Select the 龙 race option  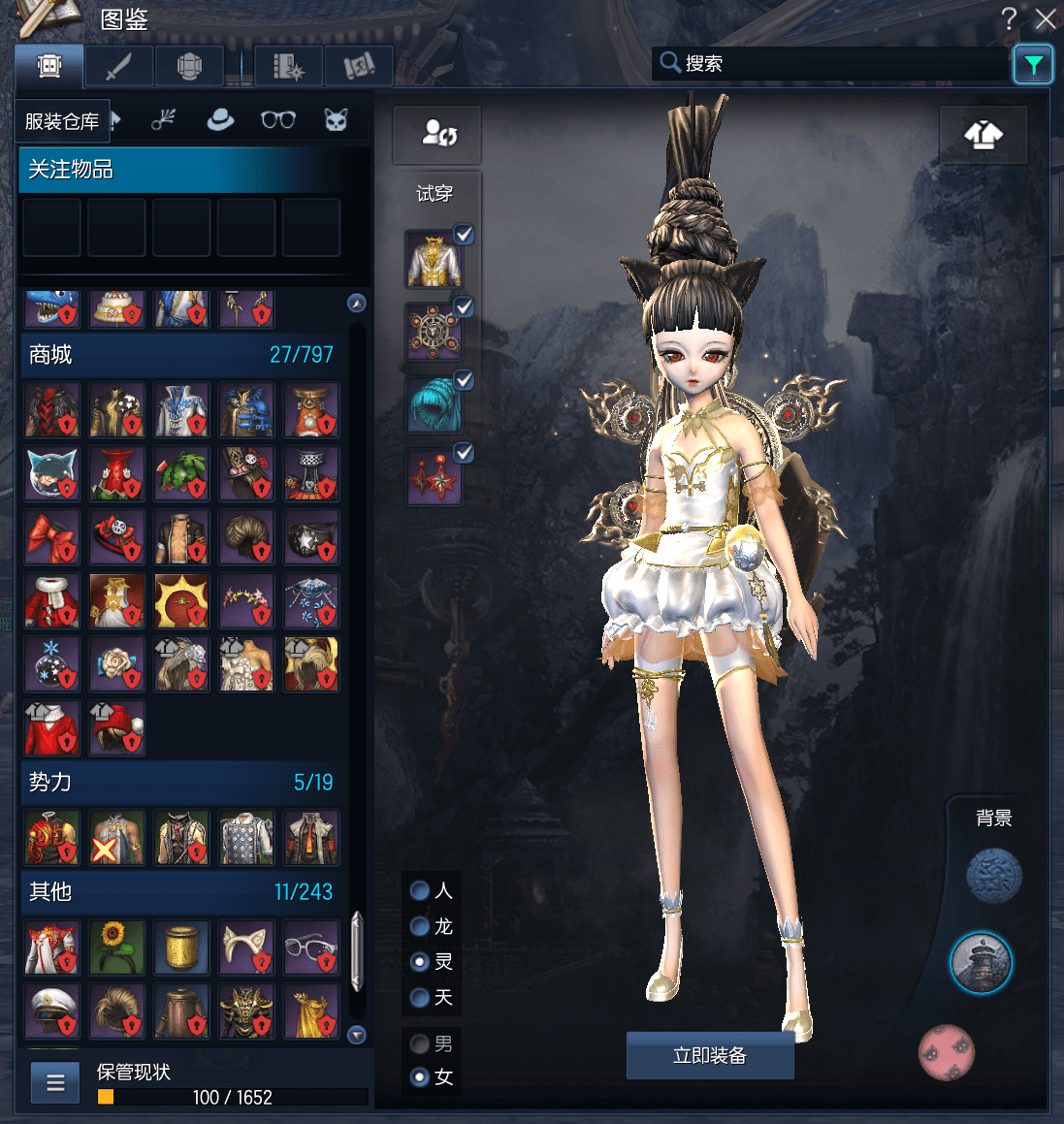point(420,926)
